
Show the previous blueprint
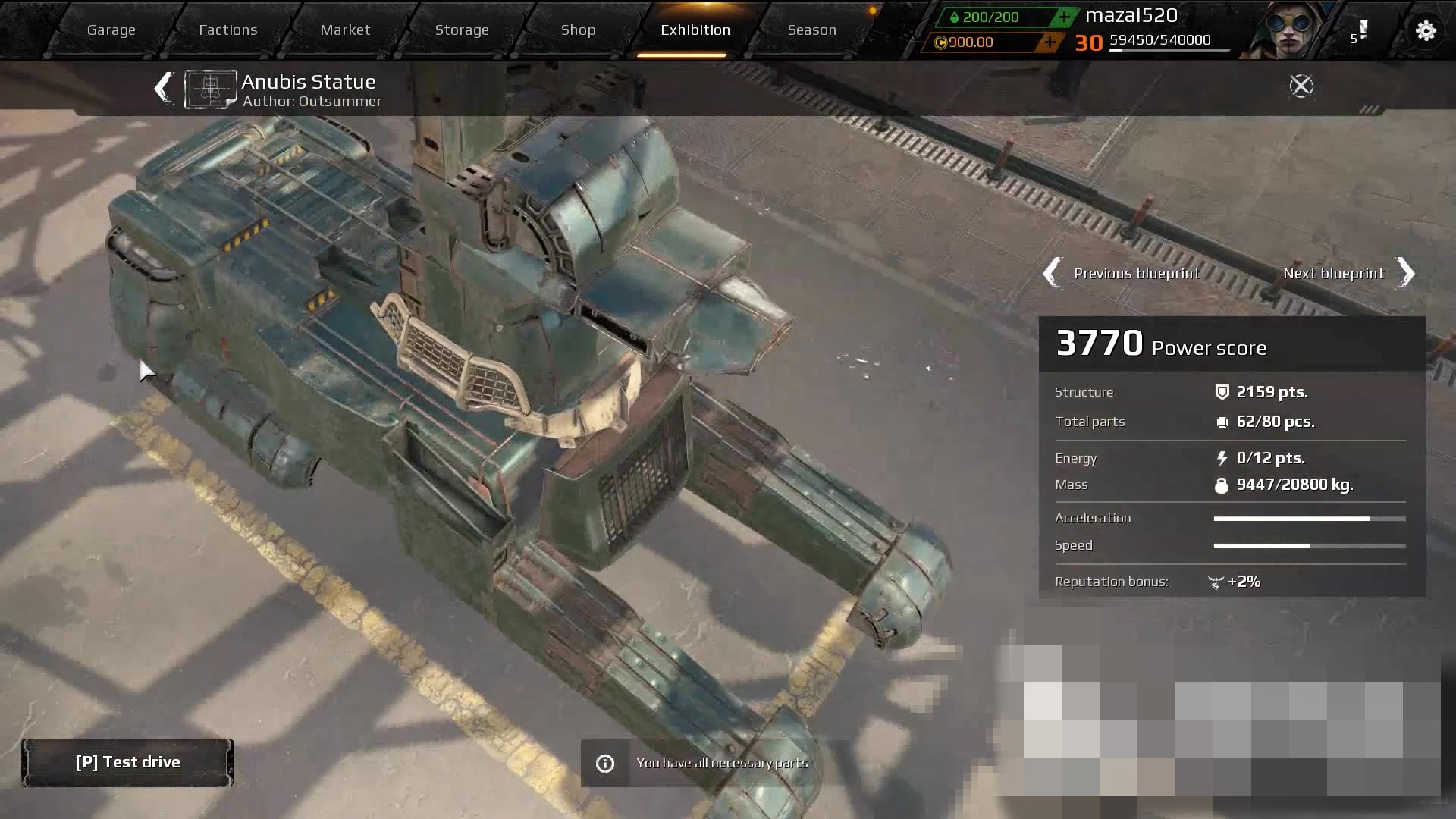coord(1122,273)
